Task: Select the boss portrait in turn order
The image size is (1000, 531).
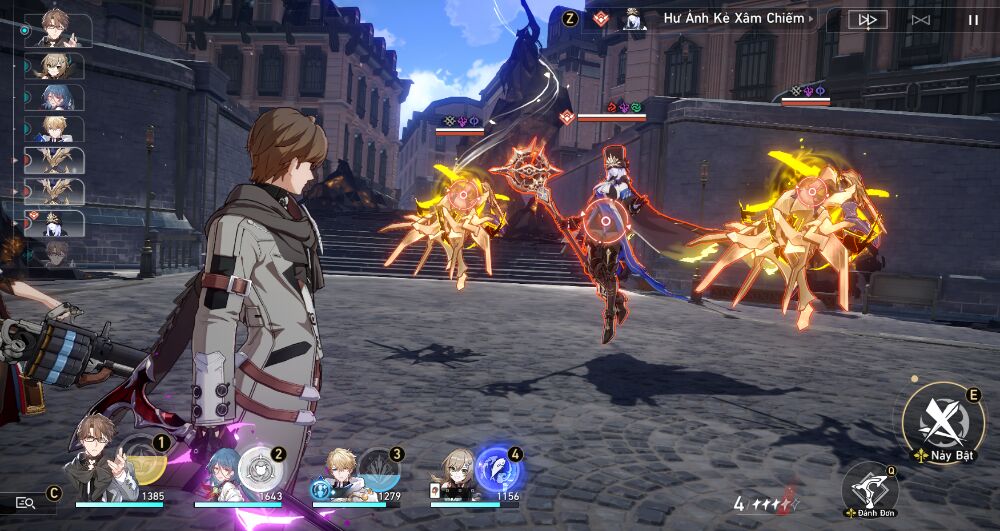Action: pos(58,223)
